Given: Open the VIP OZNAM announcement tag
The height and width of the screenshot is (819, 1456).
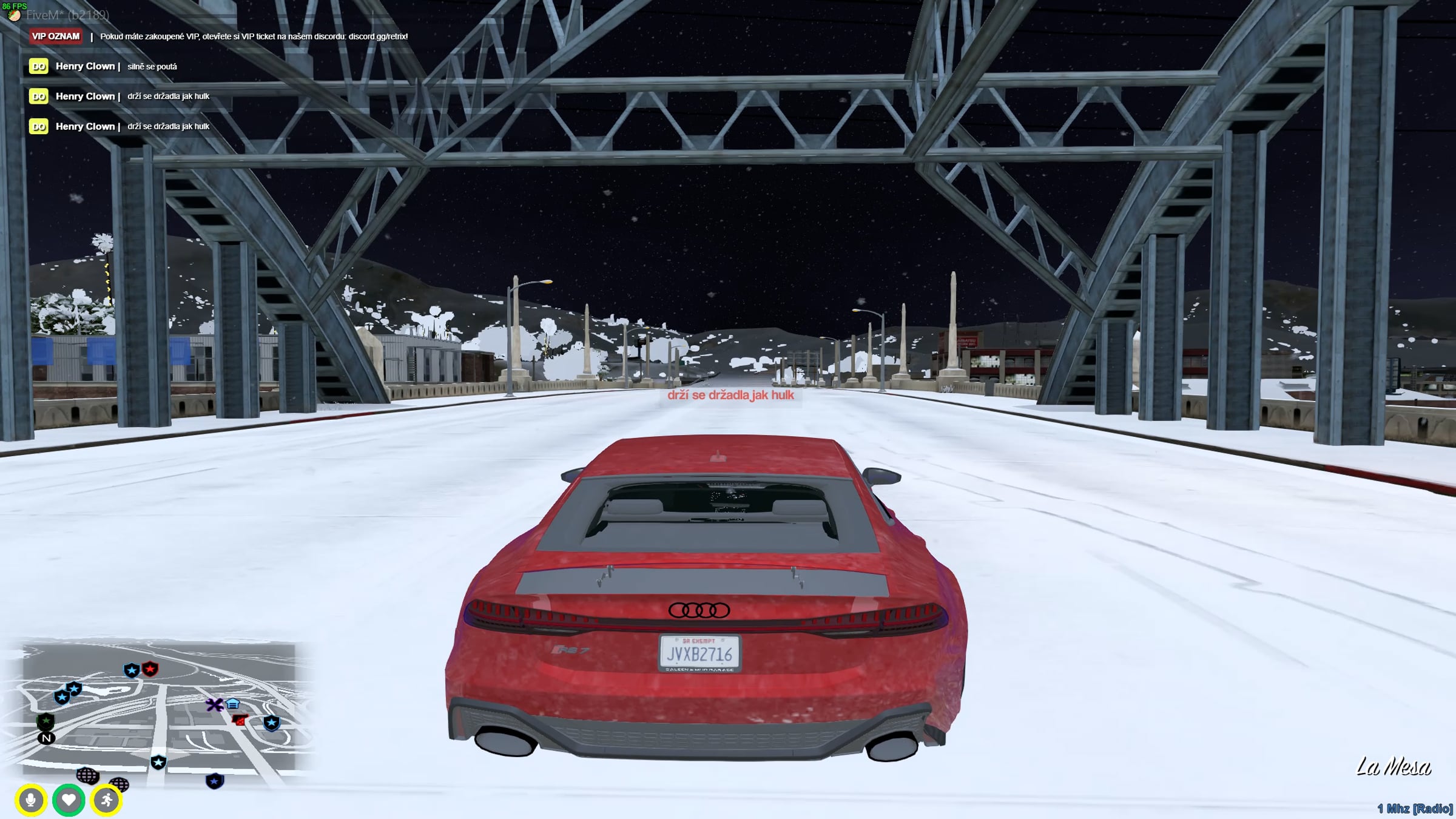Looking at the screenshot, I should [x=56, y=36].
